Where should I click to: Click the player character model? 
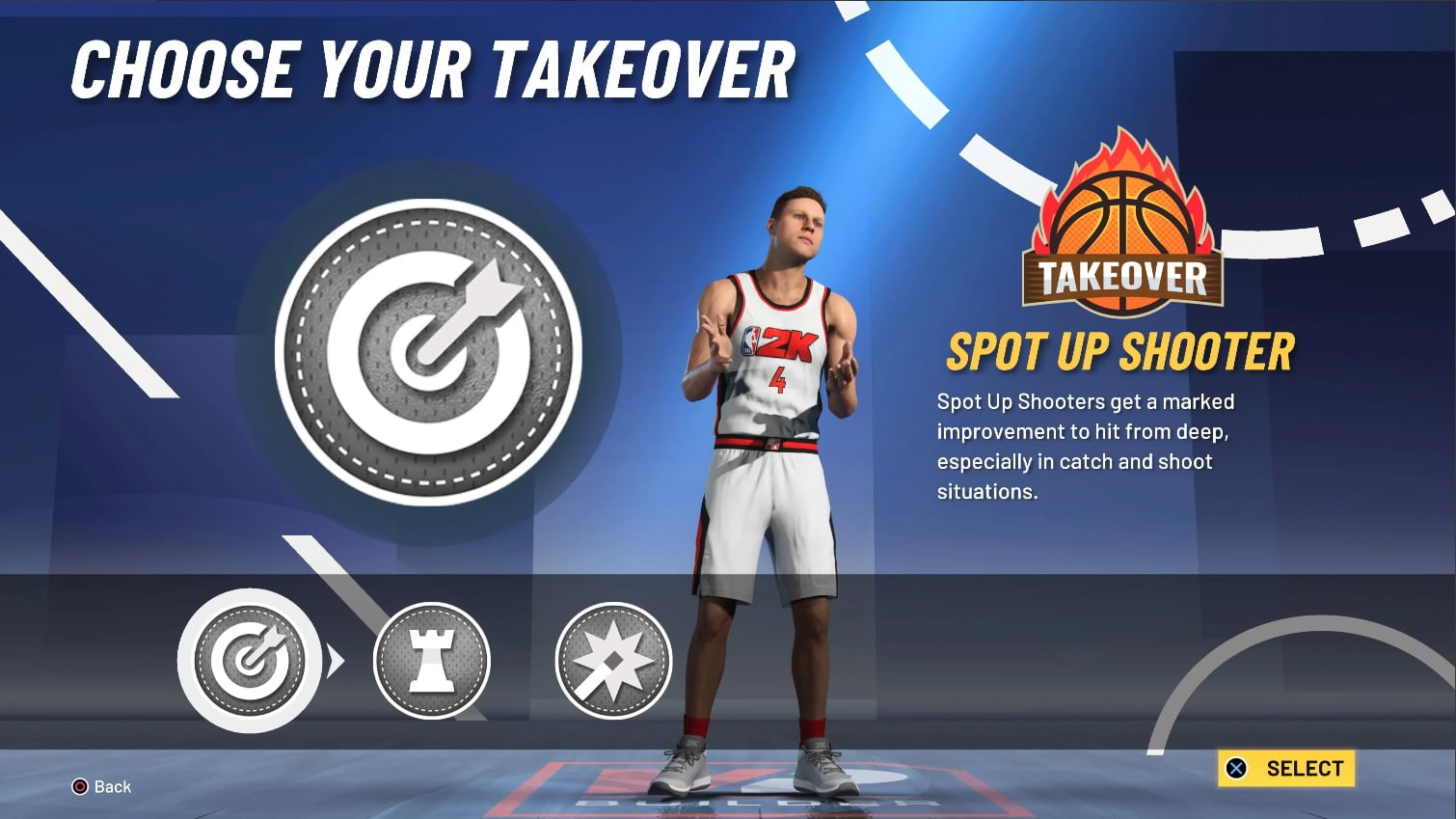(771, 463)
